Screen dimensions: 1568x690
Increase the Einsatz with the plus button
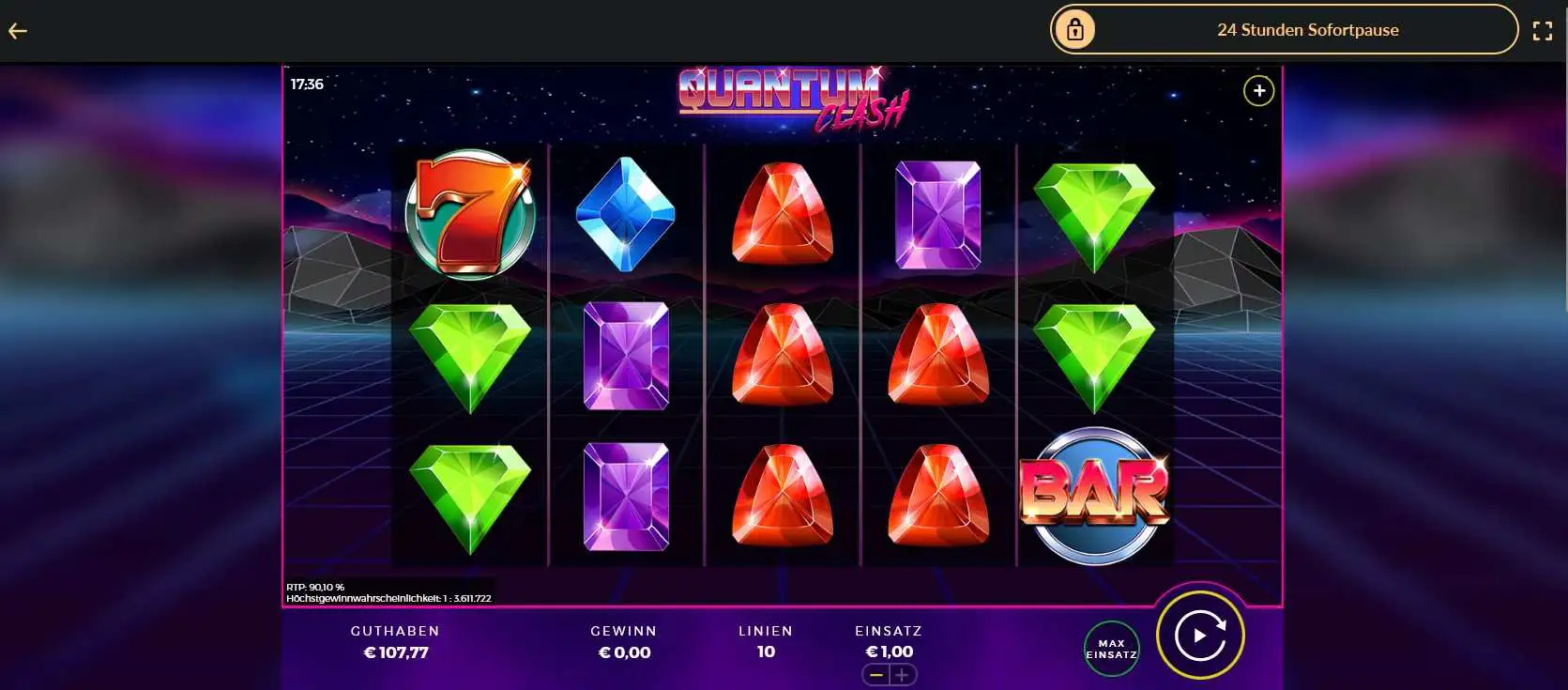[x=902, y=675]
